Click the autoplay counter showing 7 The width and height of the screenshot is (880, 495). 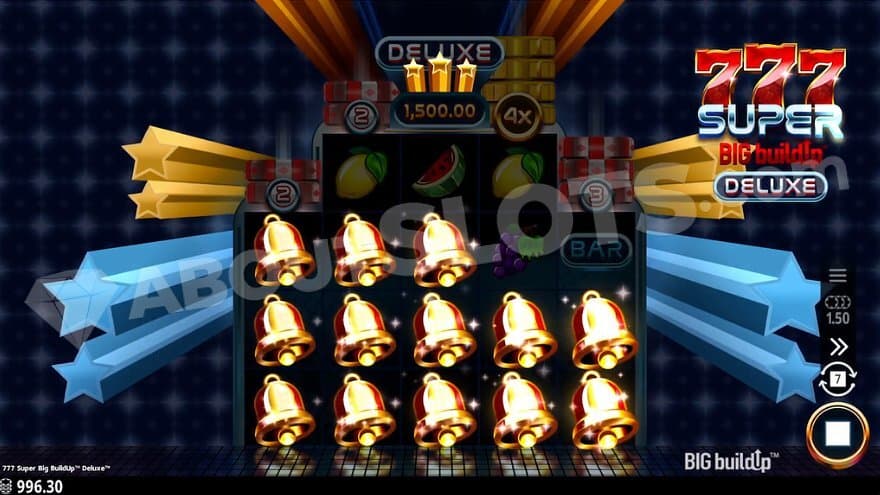pyautogui.click(x=838, y=379)
